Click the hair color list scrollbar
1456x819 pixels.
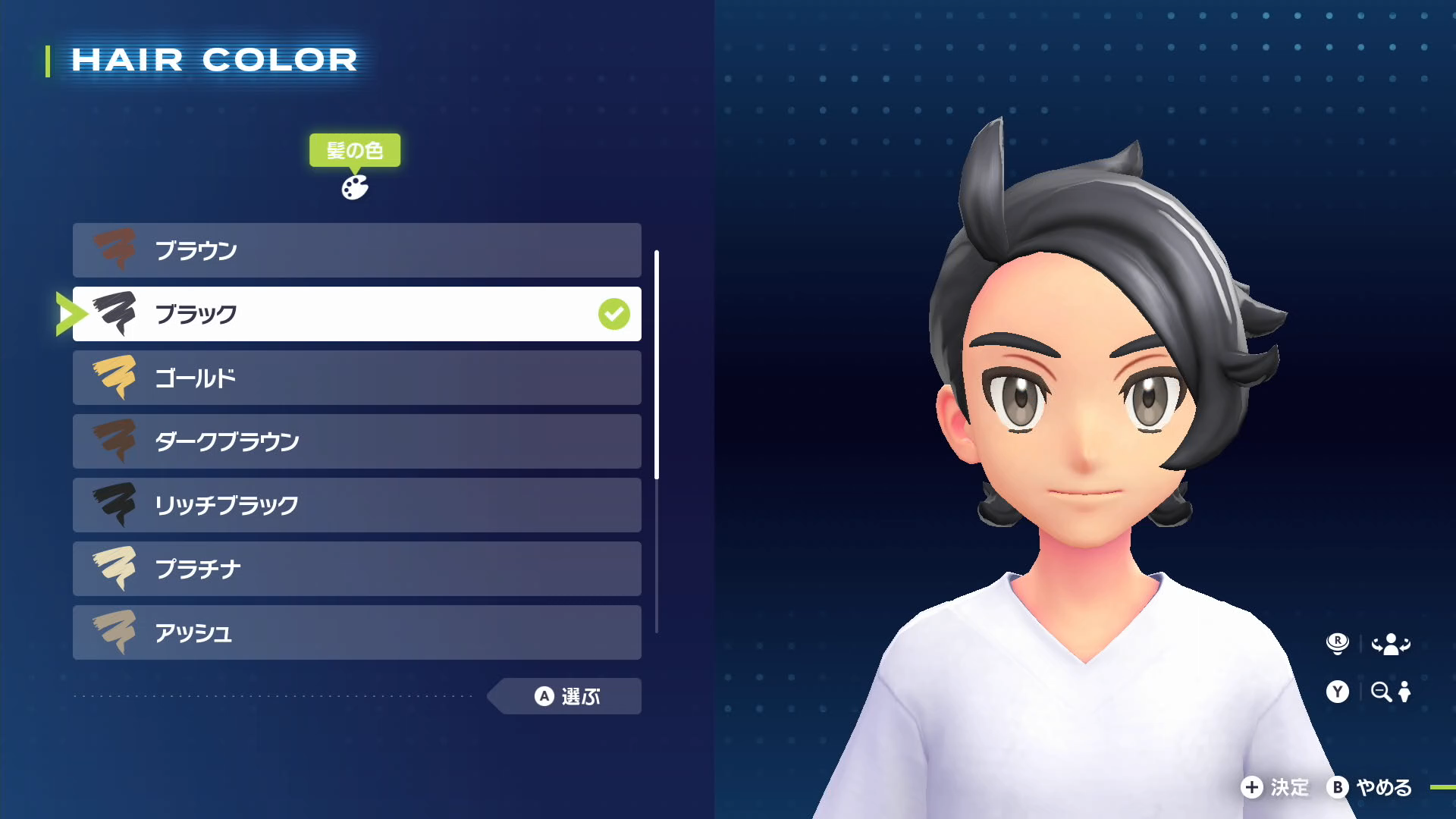pos(657,364)
